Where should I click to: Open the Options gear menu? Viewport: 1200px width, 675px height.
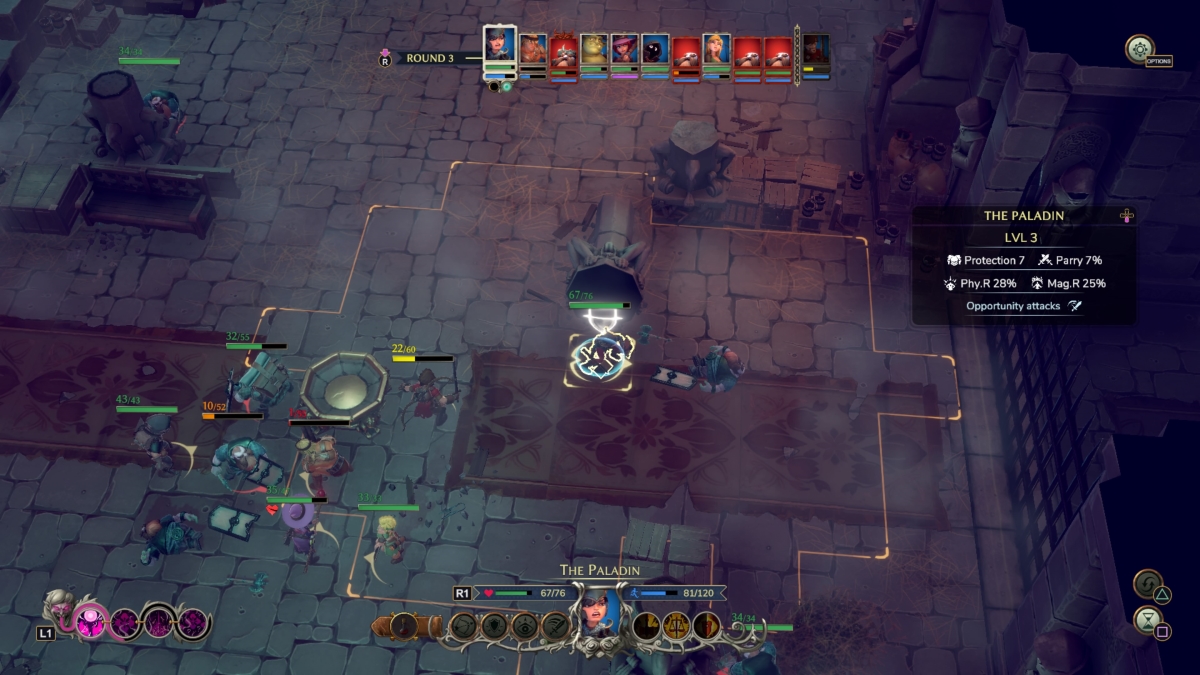1139,49
